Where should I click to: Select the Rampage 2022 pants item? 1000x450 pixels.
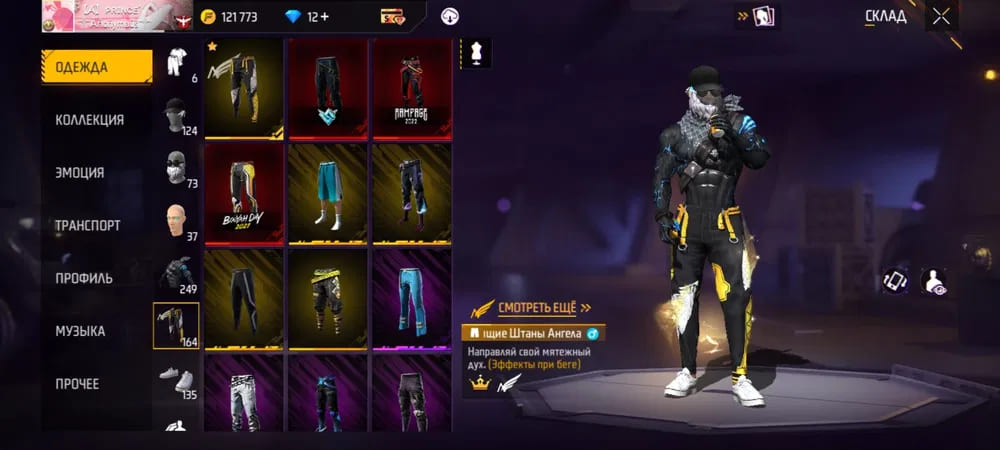click(x=411, y=88)
